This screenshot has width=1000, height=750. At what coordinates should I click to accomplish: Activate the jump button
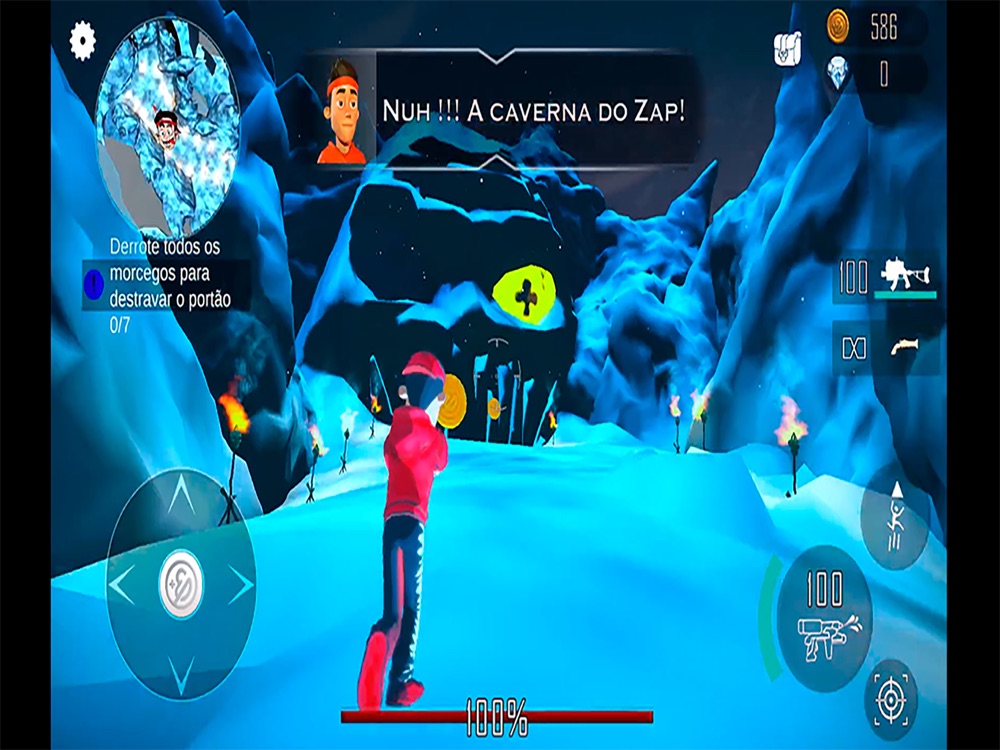pyautogui.click(x=896, y=517)
